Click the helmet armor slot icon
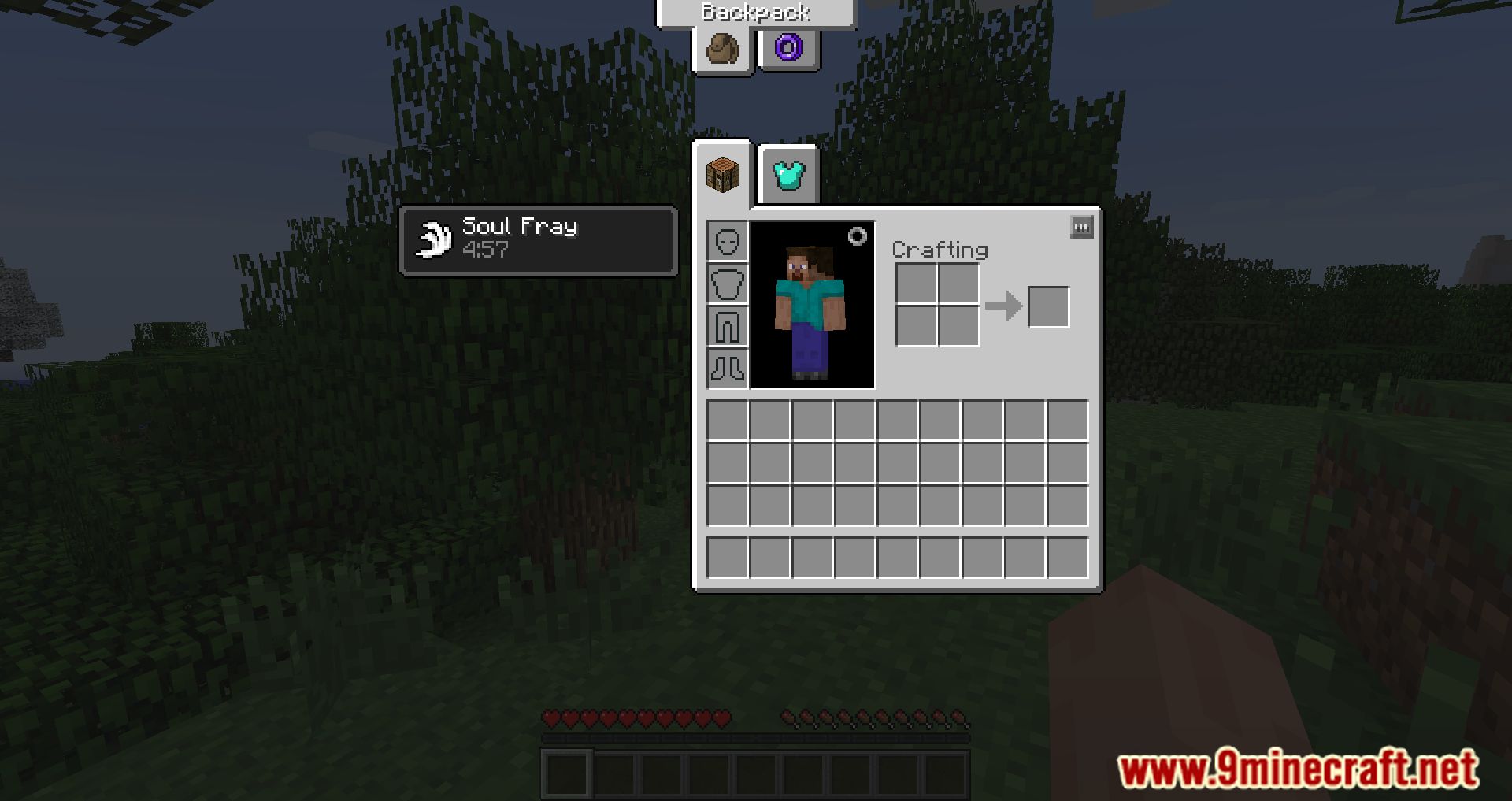The image size is (1512, 801). click(x=727, y=243)
